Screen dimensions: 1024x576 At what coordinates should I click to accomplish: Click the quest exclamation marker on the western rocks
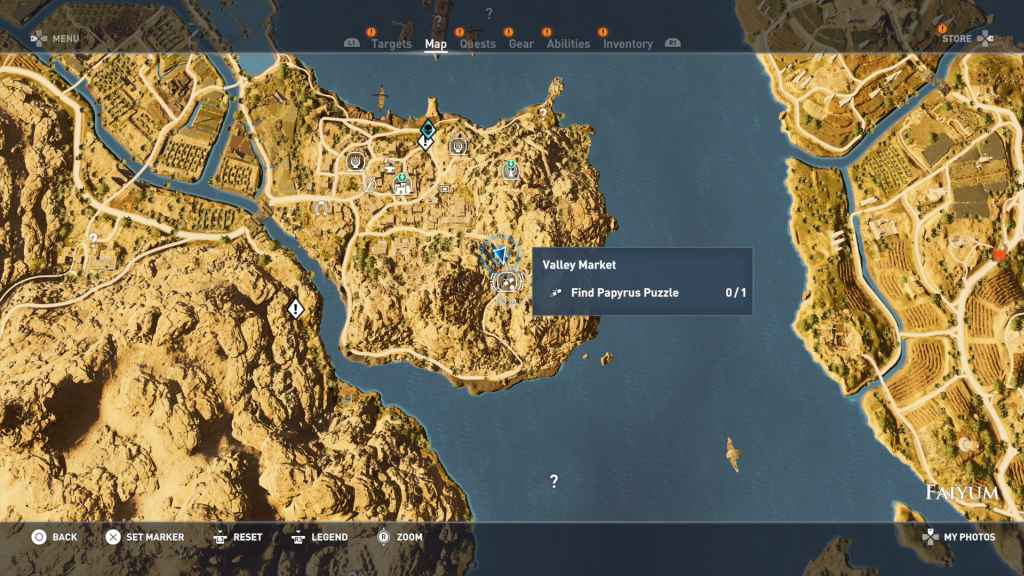click(295, 309)
